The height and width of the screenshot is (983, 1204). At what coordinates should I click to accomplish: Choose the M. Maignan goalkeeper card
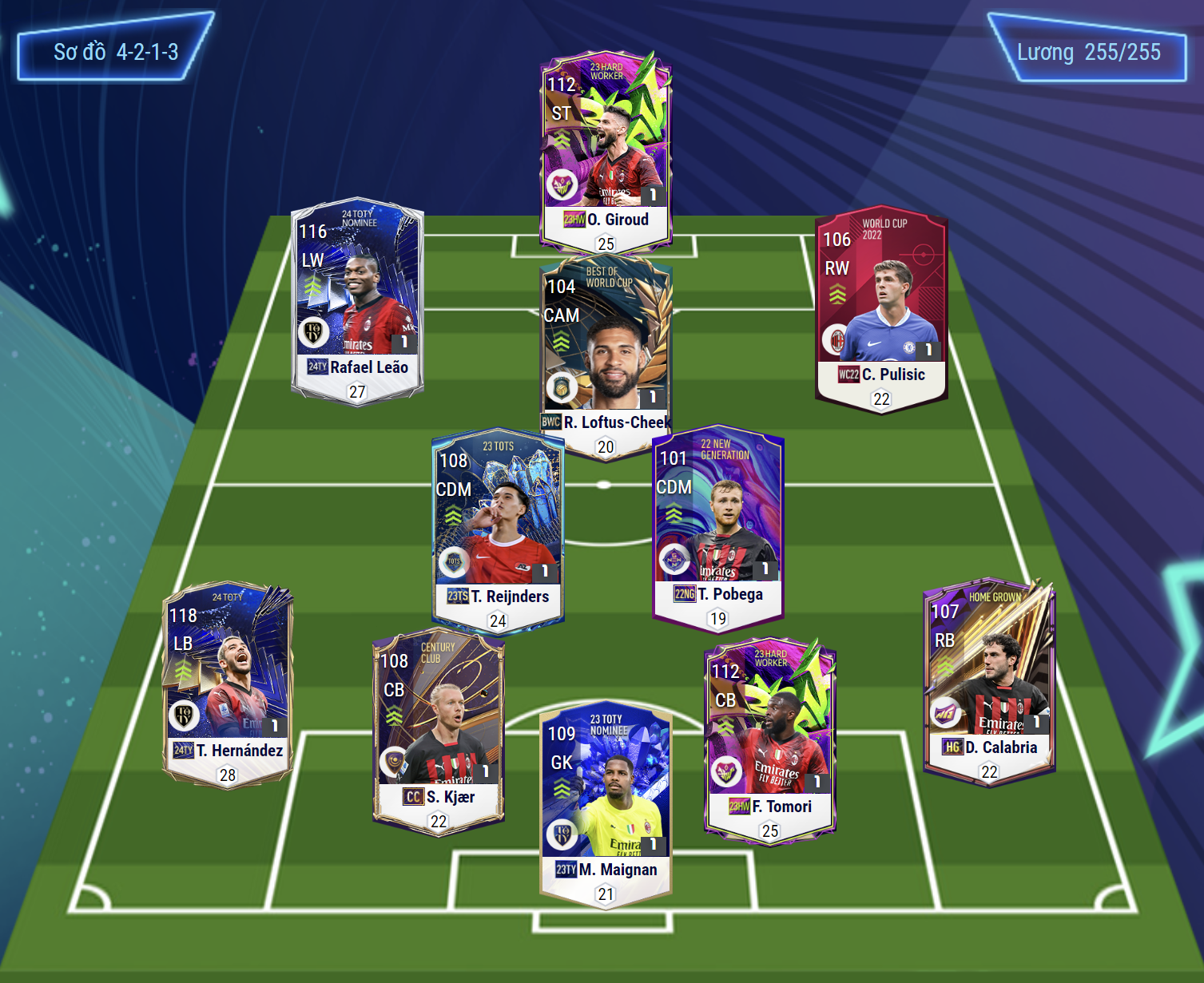click(x=606, y=803)
